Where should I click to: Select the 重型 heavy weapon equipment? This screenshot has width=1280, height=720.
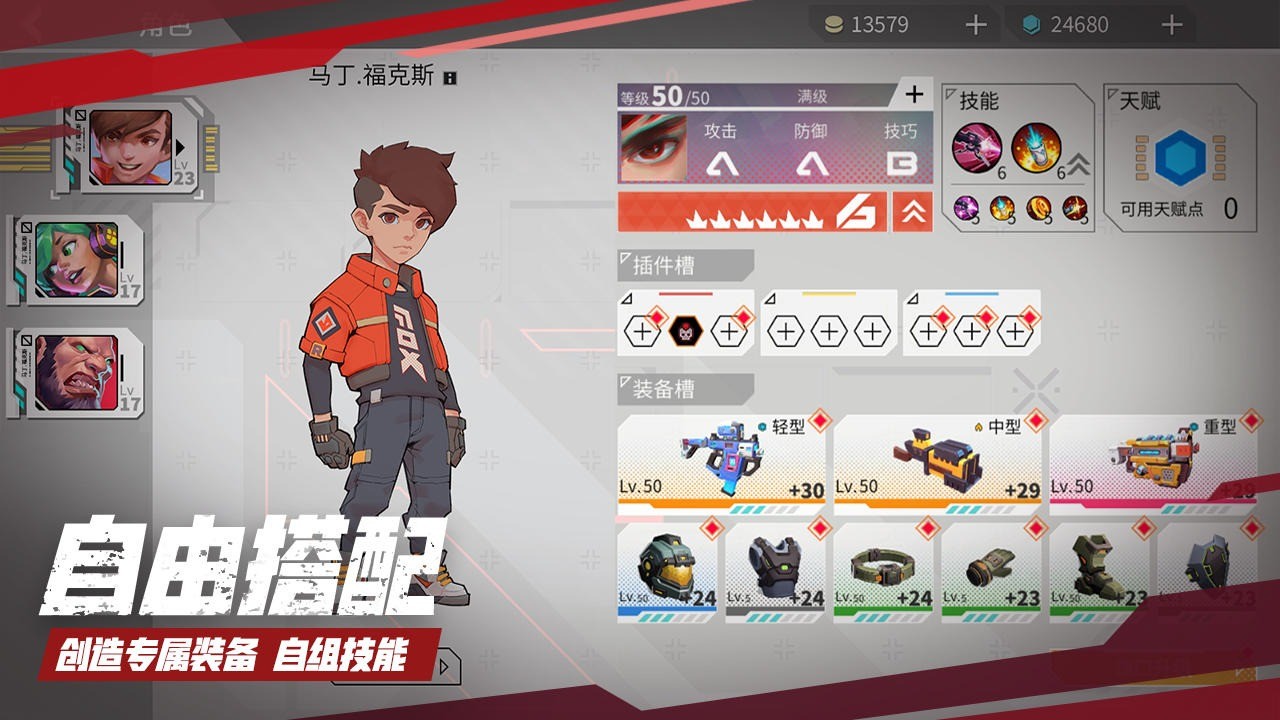pos(1152,458)
